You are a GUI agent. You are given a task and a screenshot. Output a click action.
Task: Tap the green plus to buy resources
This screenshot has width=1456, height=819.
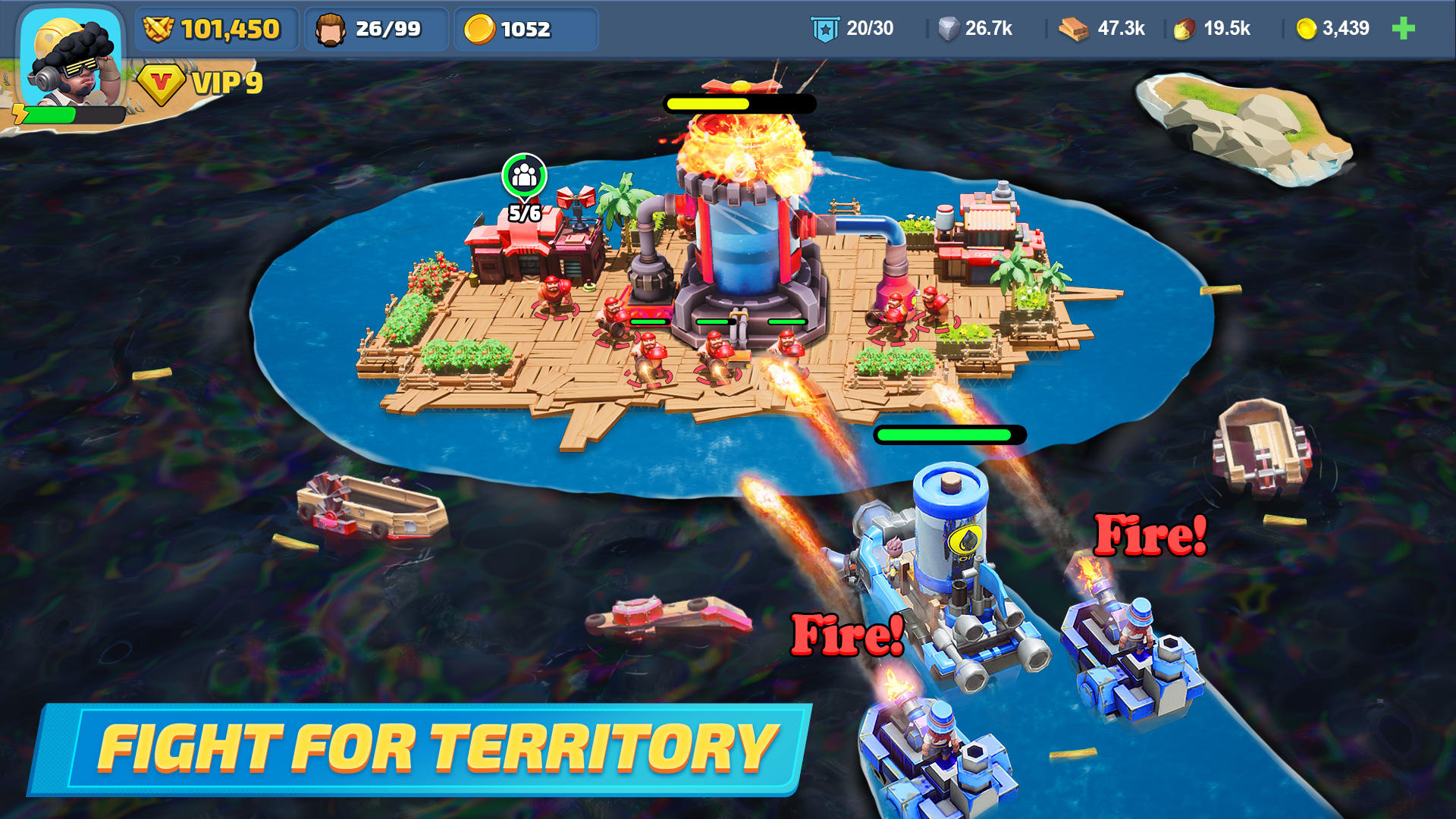[x=1404, y=29]
